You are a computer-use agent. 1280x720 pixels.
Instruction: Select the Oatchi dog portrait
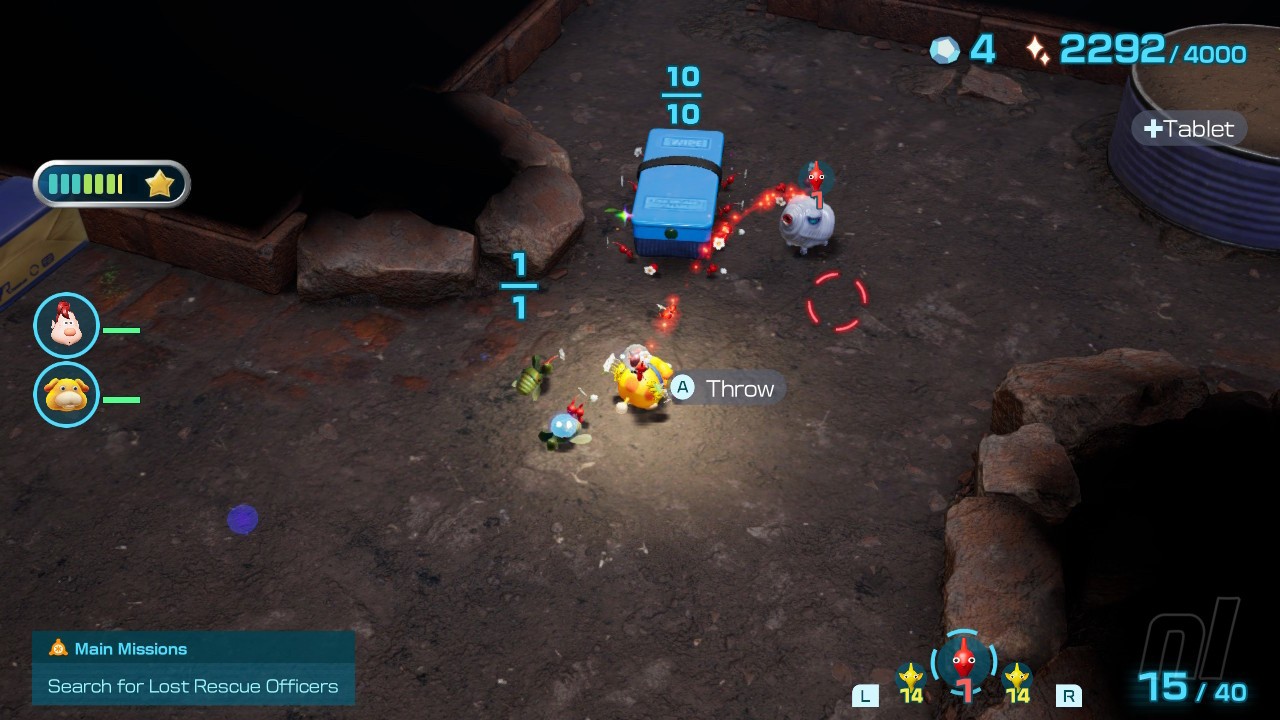tap(66, 395)
